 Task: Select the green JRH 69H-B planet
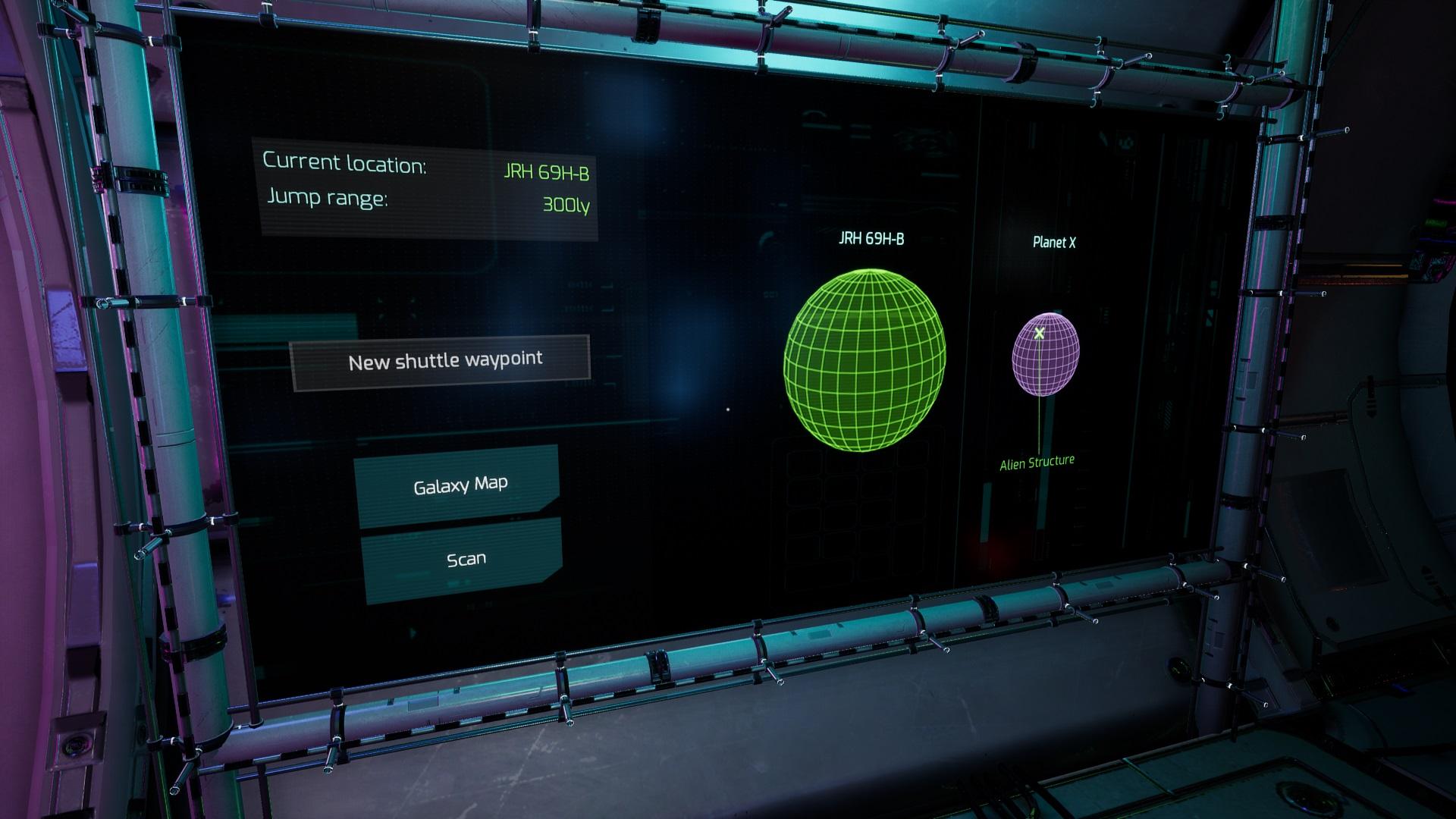(864, 359)
